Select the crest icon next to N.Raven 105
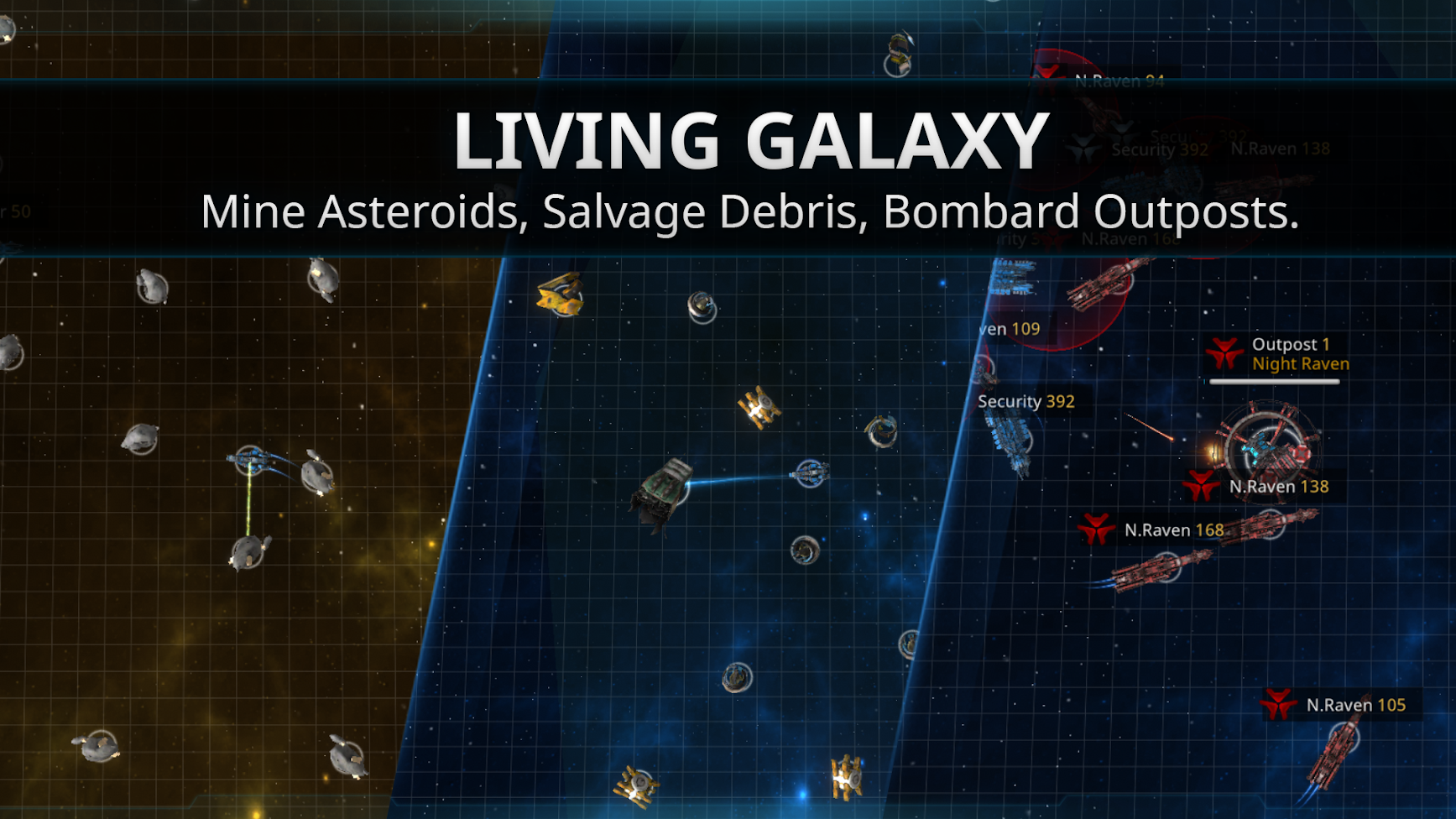This screenshot has width=1456, height=819. 1280,705
